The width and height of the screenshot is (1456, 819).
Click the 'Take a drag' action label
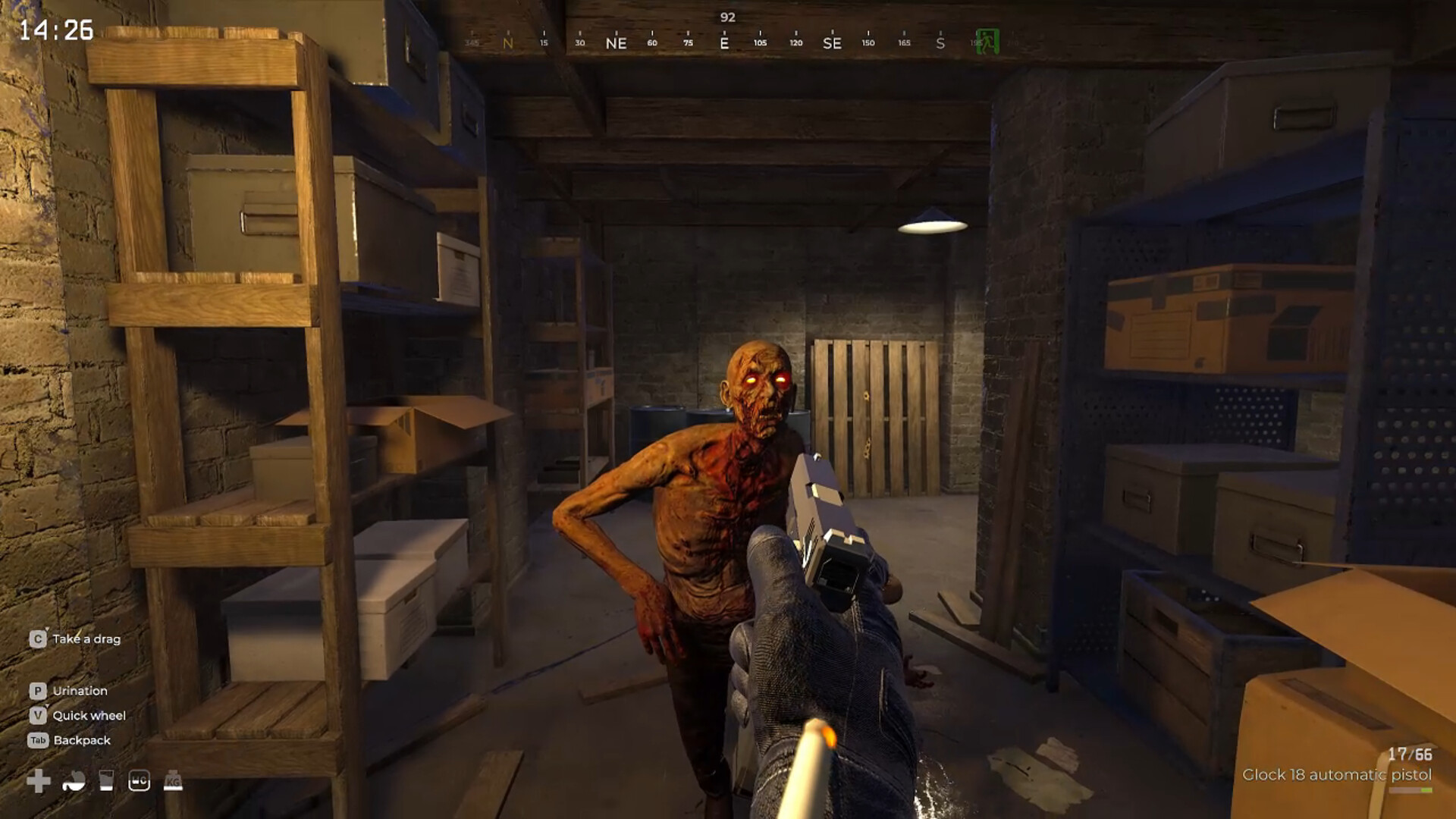87,639
